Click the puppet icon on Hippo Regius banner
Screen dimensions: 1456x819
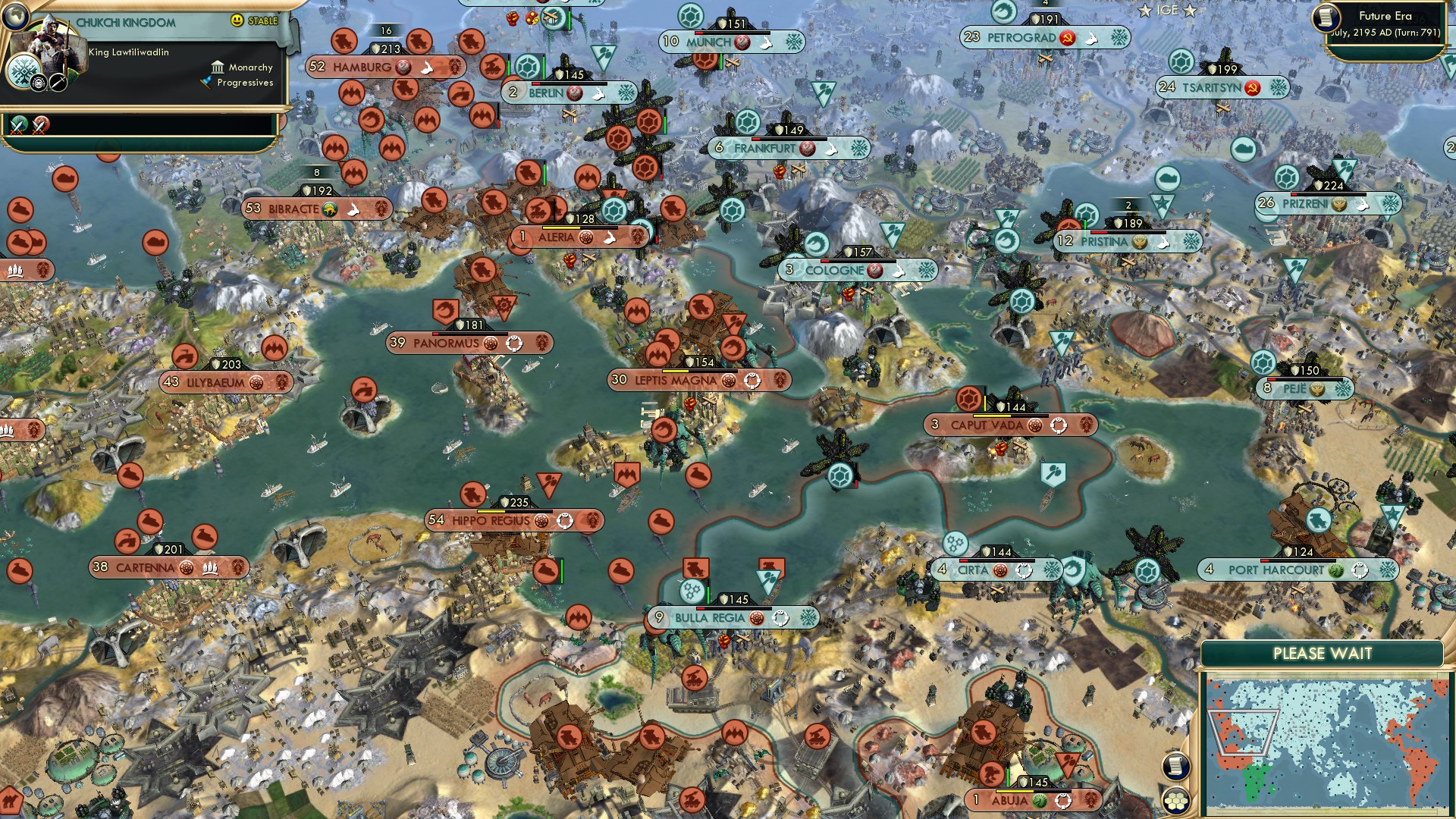tap(563, 521)
